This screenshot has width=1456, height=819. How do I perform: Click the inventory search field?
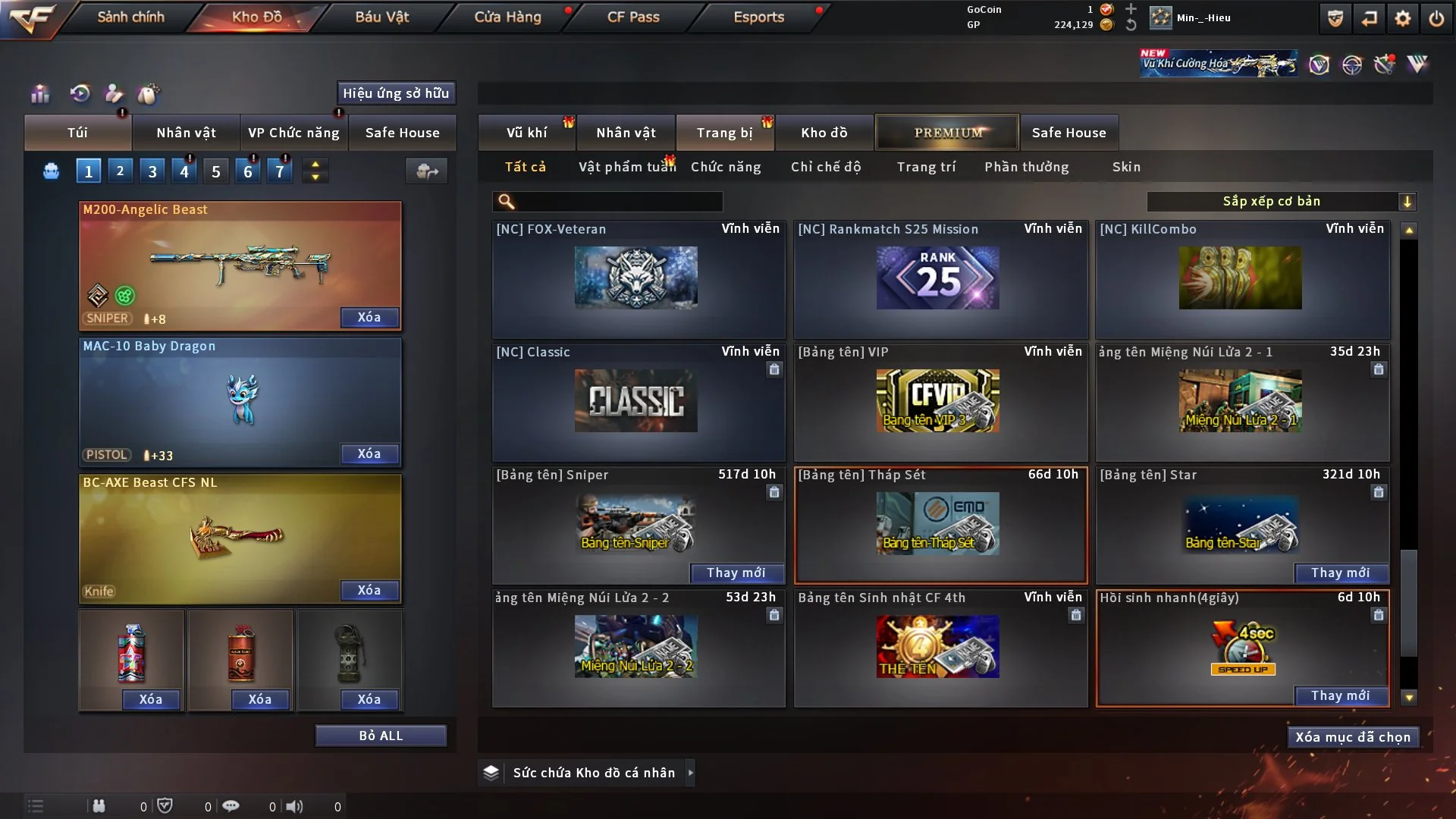[x=618, y=202]
